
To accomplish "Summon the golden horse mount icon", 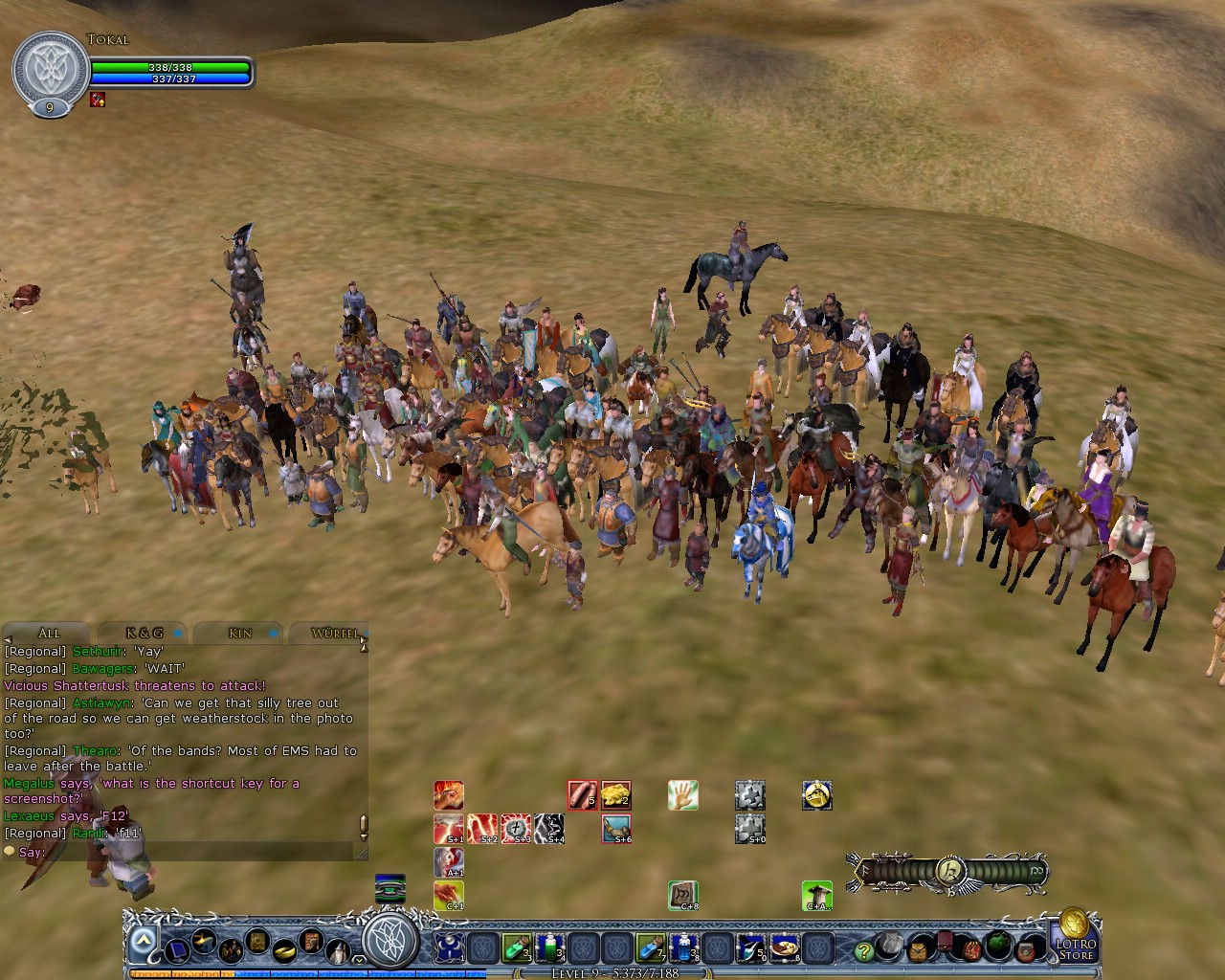I will click(x=816, y=795).
